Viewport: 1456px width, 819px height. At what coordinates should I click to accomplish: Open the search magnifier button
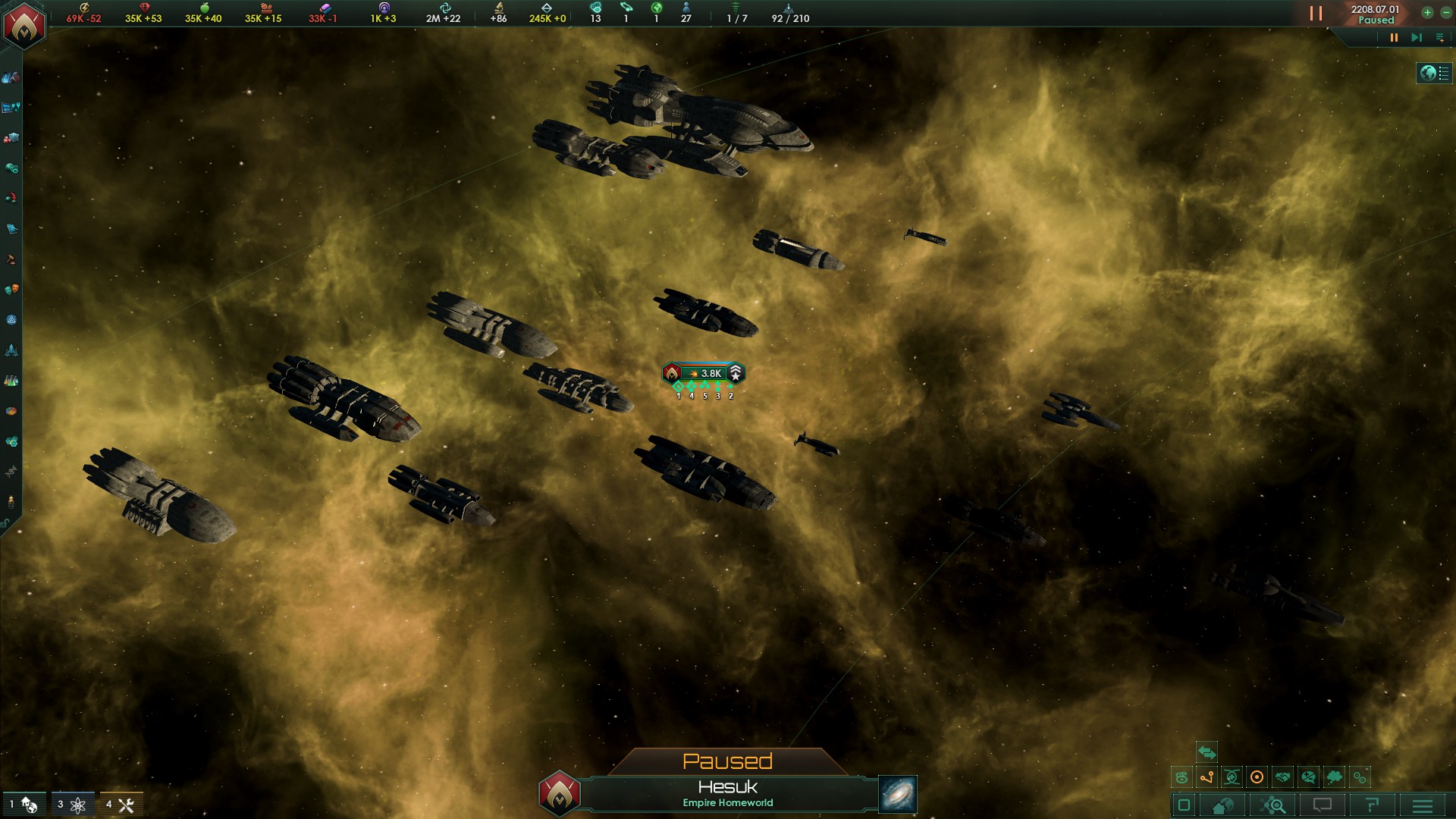tap(1274, 805)
